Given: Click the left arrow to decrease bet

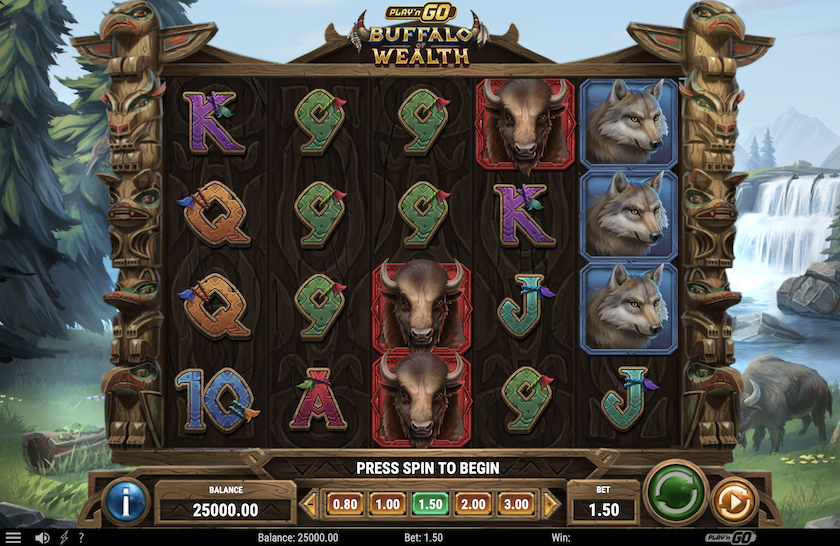Looking at the screenshot, I should tap(309, 504).
